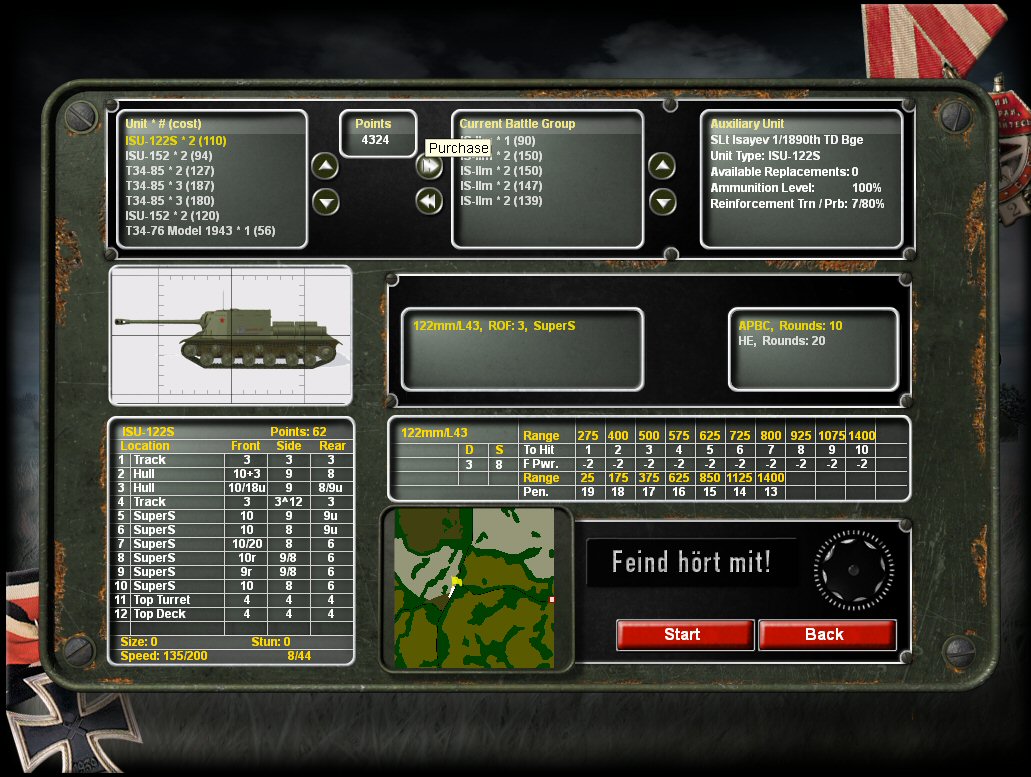
Task: Click the battle group list down arrow
Action: pyautogui.click(x=663, y=201)
